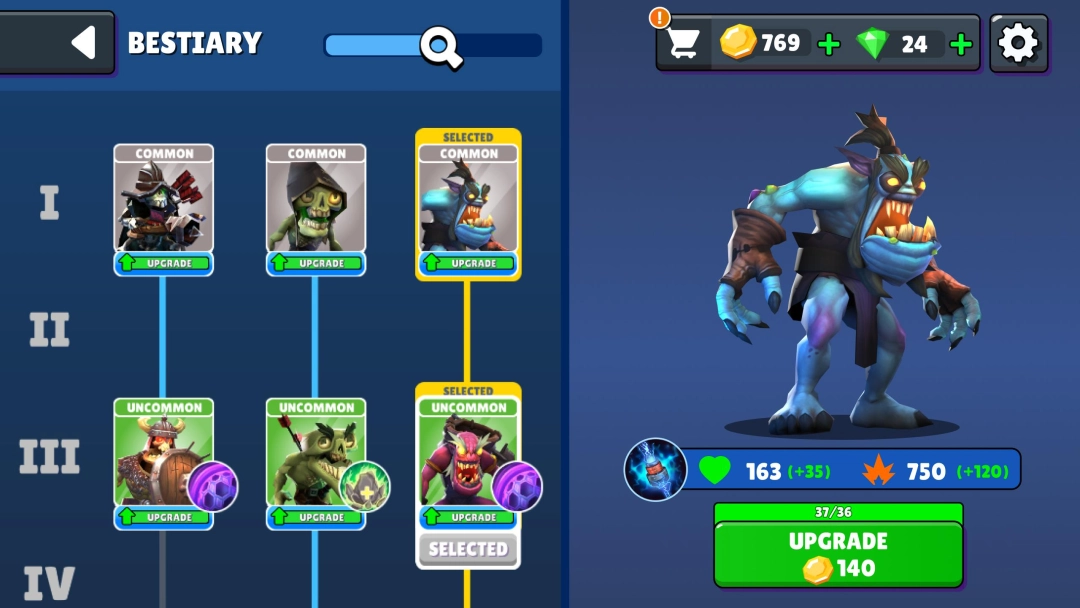Screen dimensions: 1080x608
Task: Upgrade the armored goblin card
Action: click(x=163, y=263)
